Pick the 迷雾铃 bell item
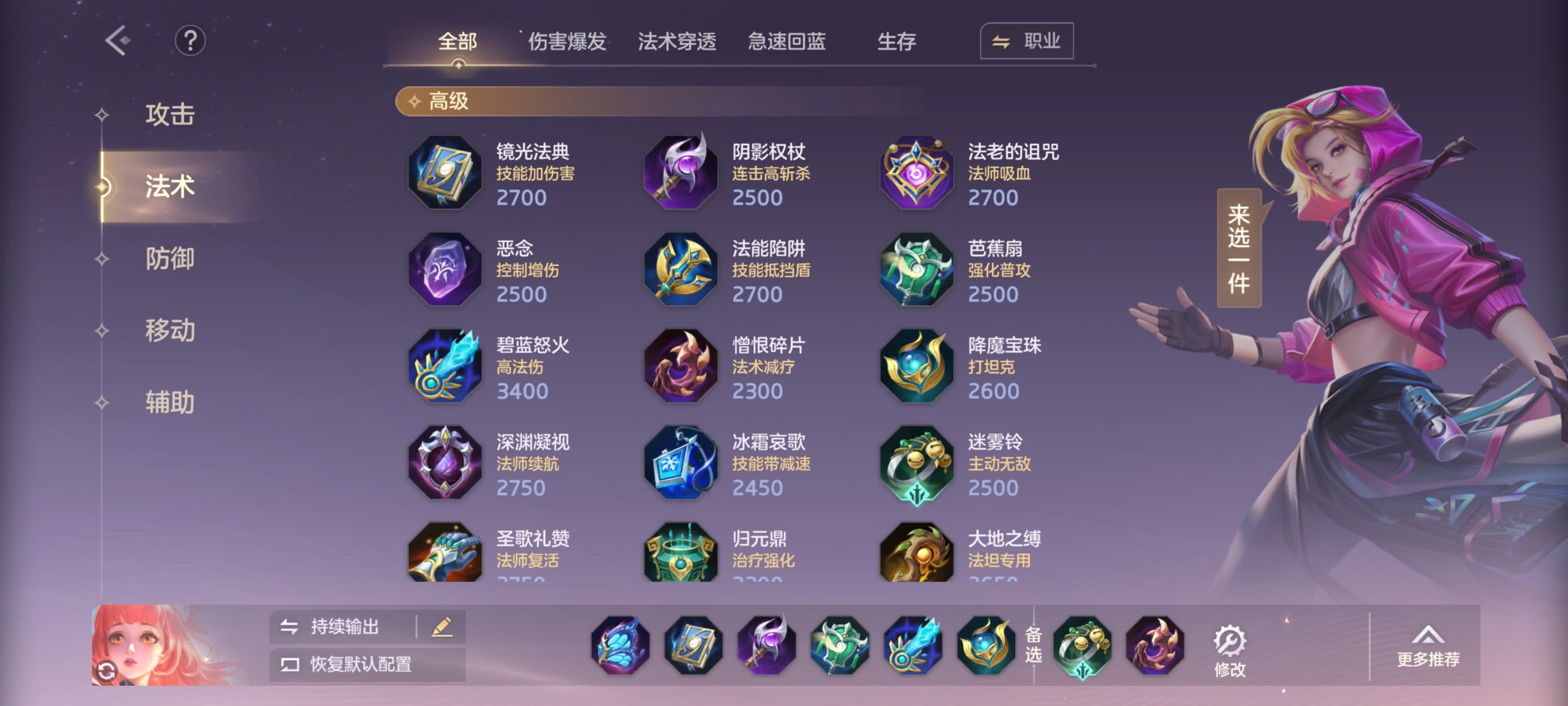1568x706 pixels. 916,463
